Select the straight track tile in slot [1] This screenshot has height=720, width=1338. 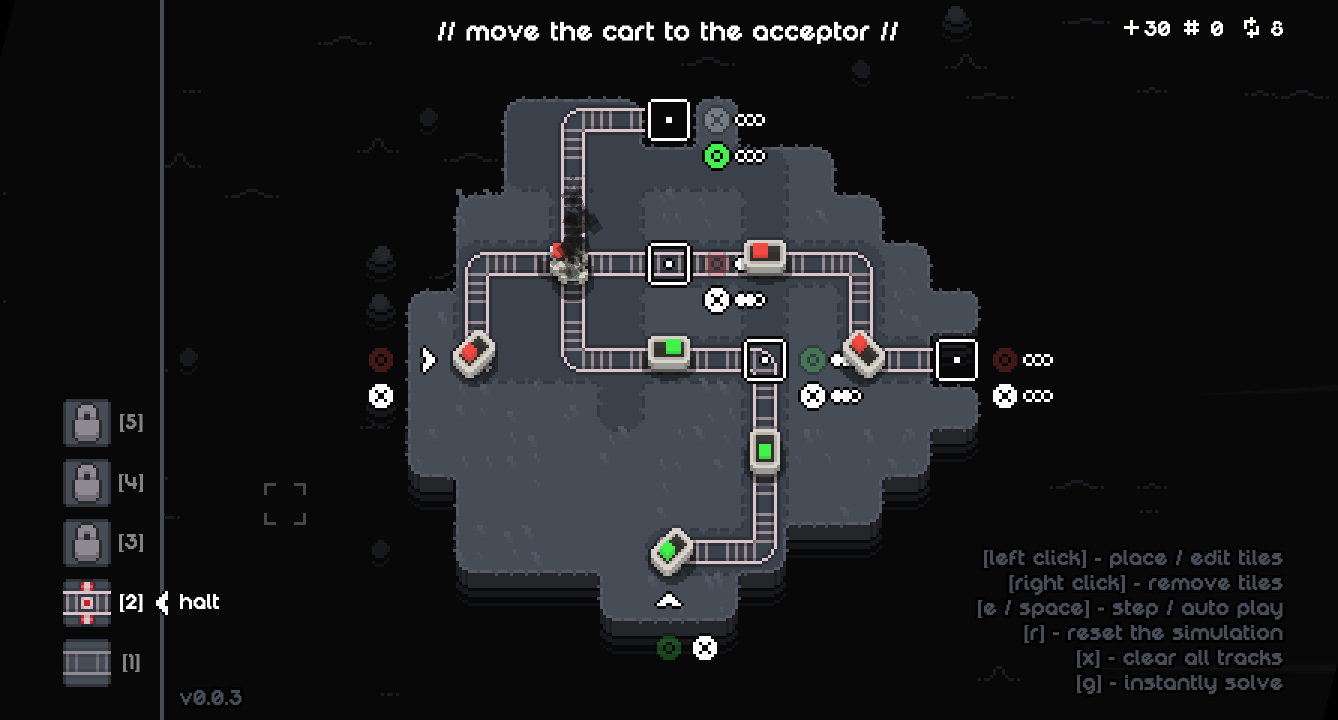coord(86,663)
